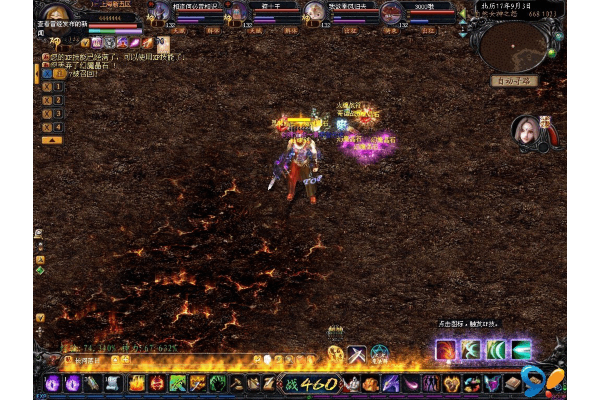Click the number 4 quick slot button

(58, 127)
